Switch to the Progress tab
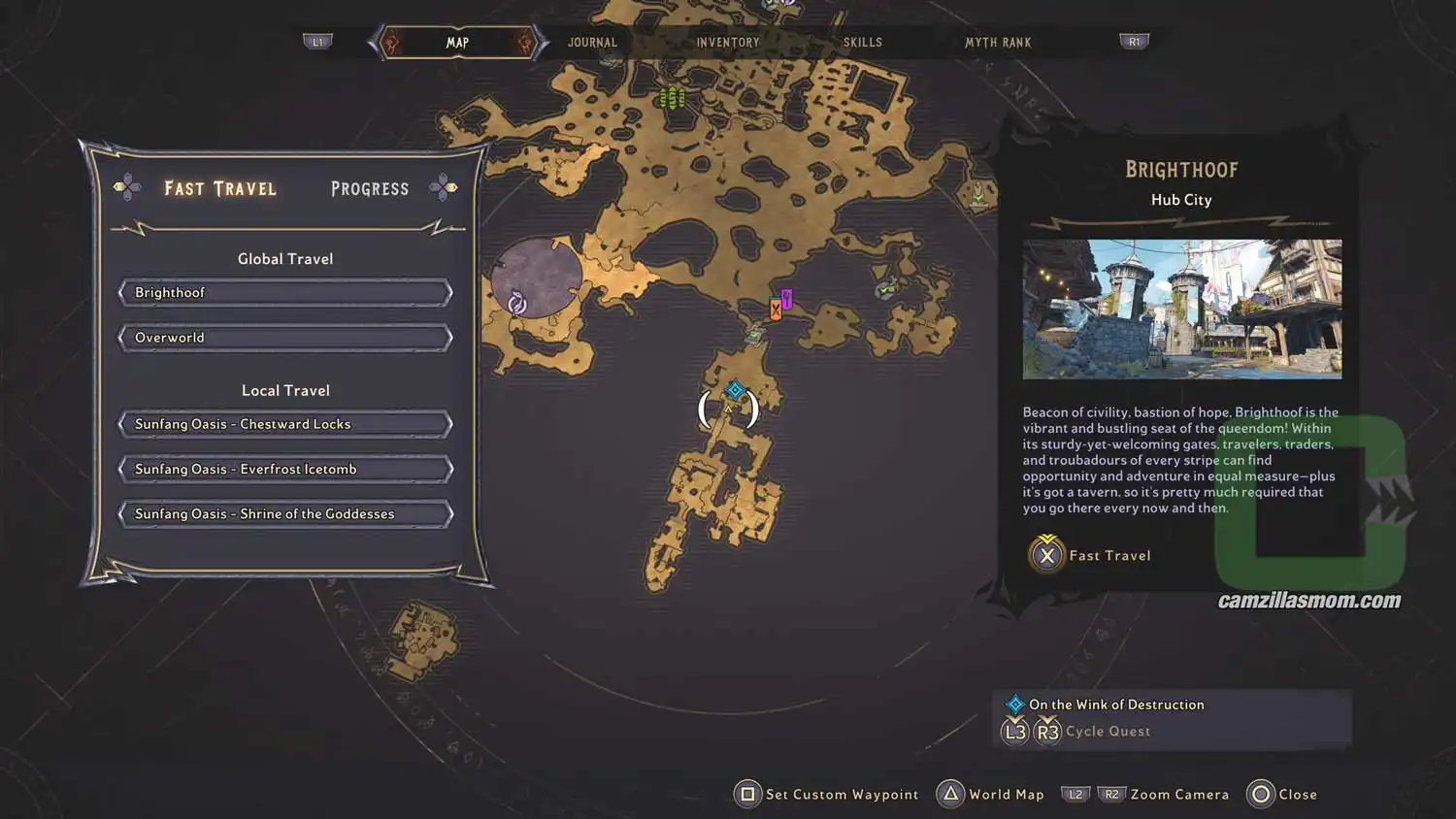Viewport: 1456px width, 819px height. coord(369,188)
